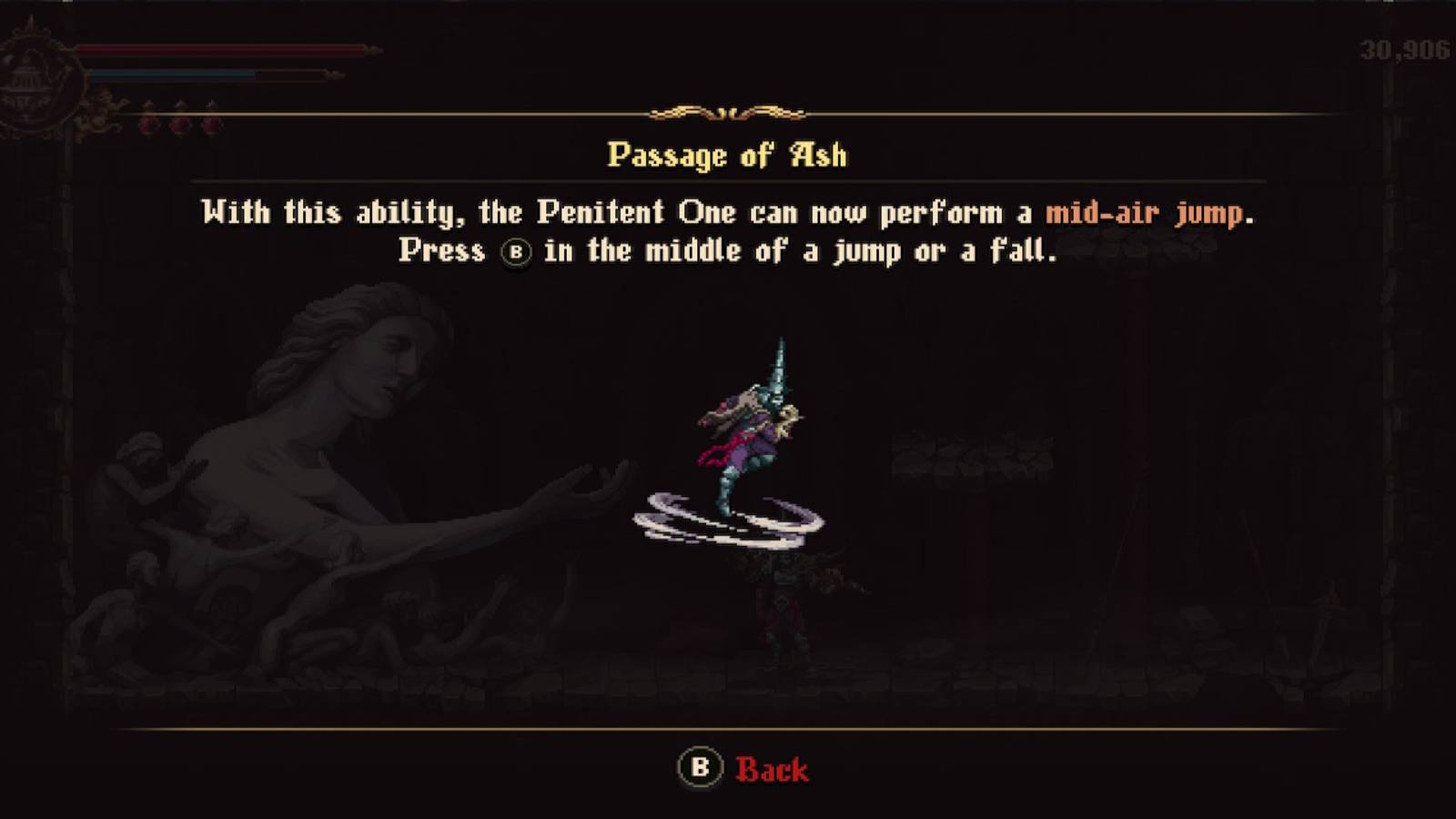
Task: Click the blue fervour bar
Action: pos(173,74)
